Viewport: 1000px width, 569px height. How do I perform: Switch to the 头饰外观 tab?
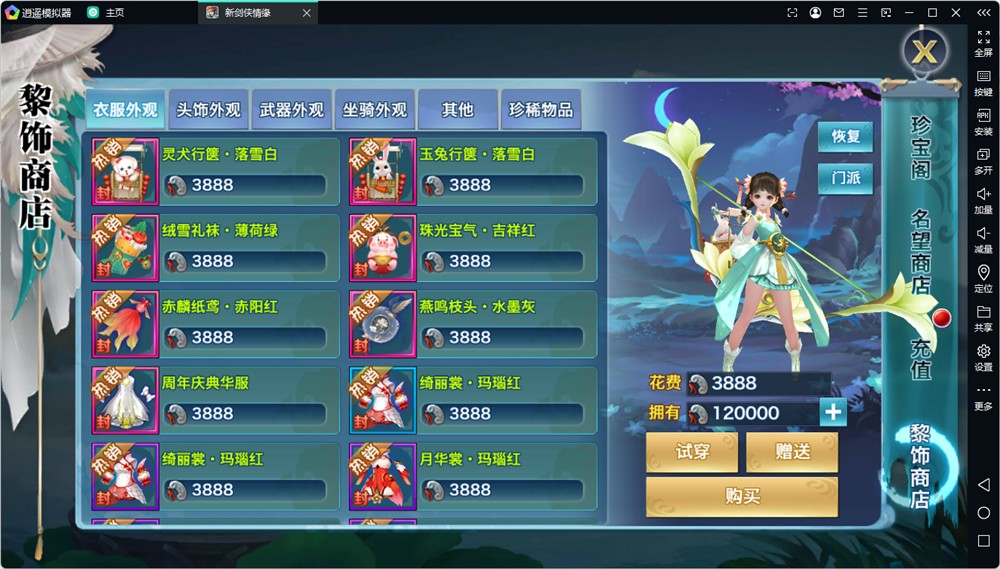(x=208, y=110)
